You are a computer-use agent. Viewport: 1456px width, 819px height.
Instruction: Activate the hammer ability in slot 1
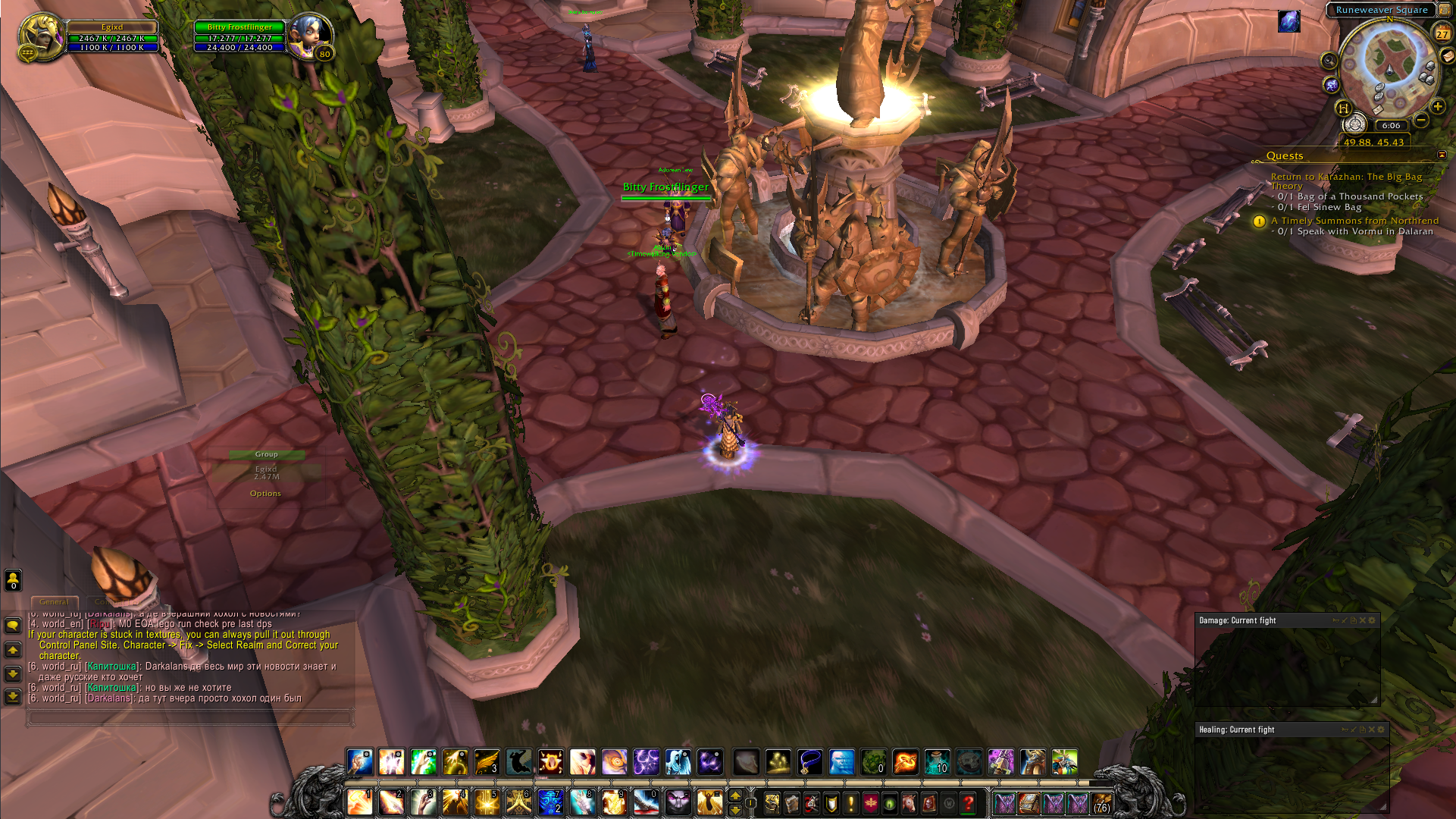359,802
